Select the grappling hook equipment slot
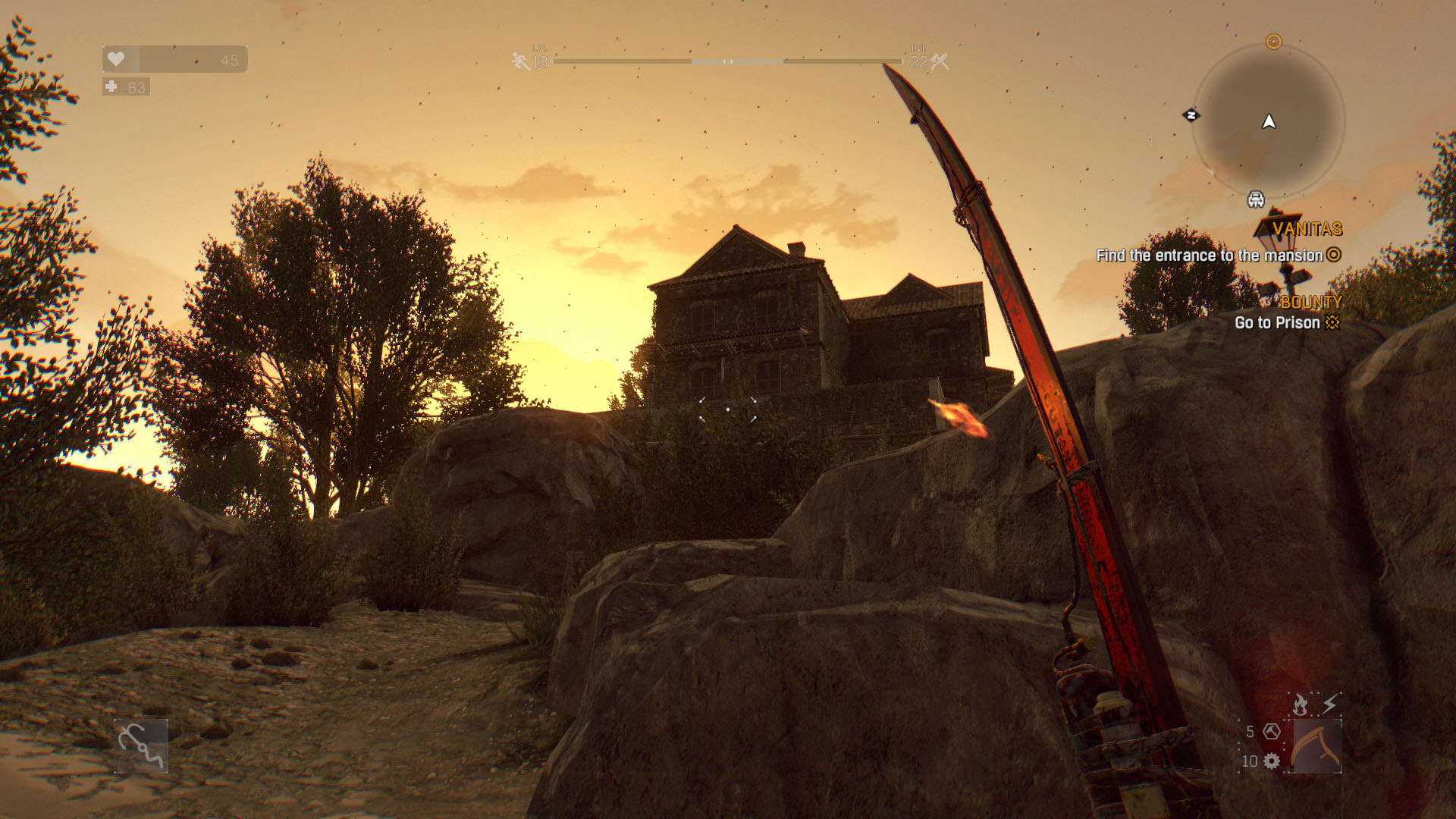 click(141, 746)
